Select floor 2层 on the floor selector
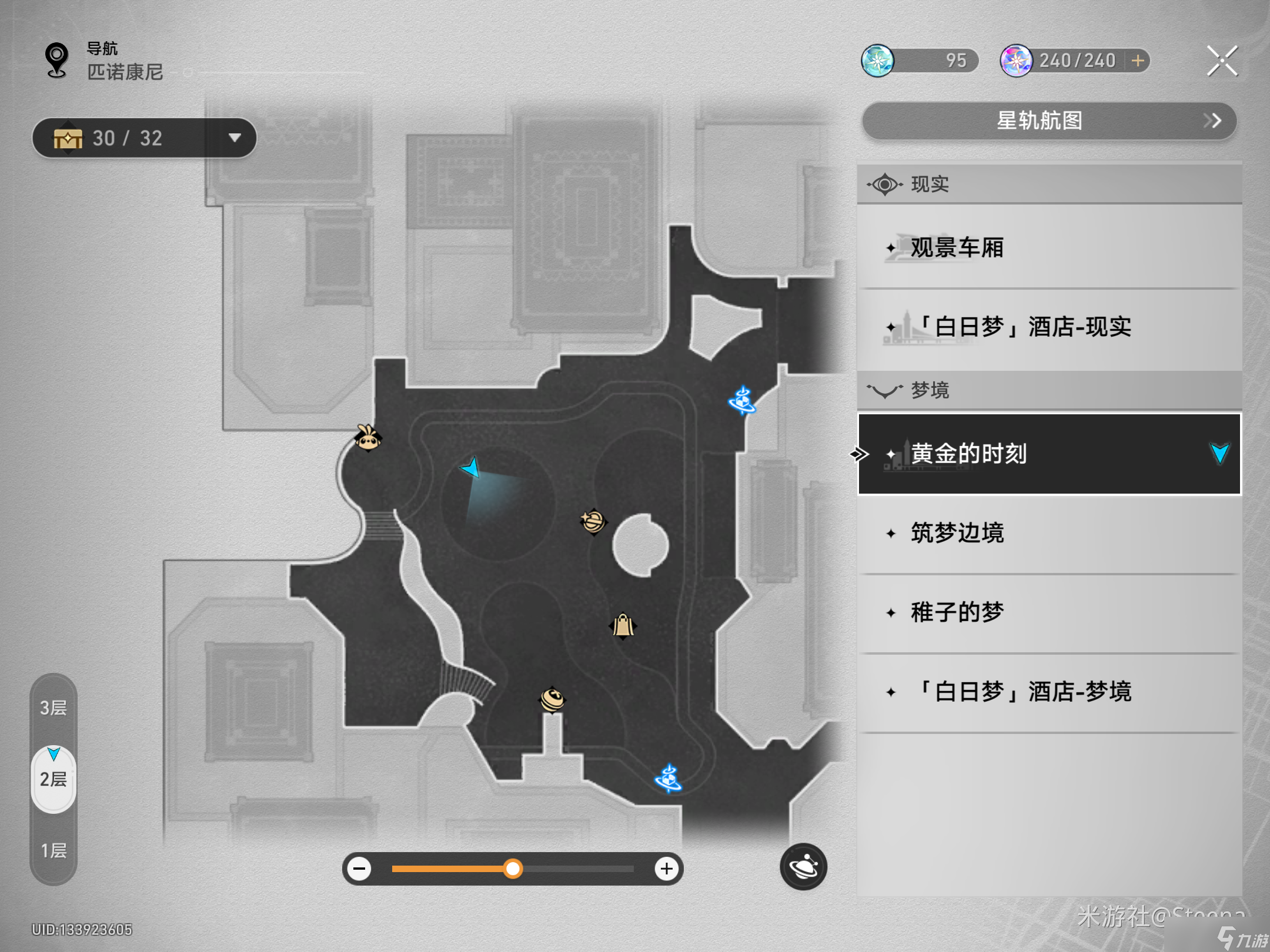The height and width of the screenshot is (952, 1270). [54, 779]
